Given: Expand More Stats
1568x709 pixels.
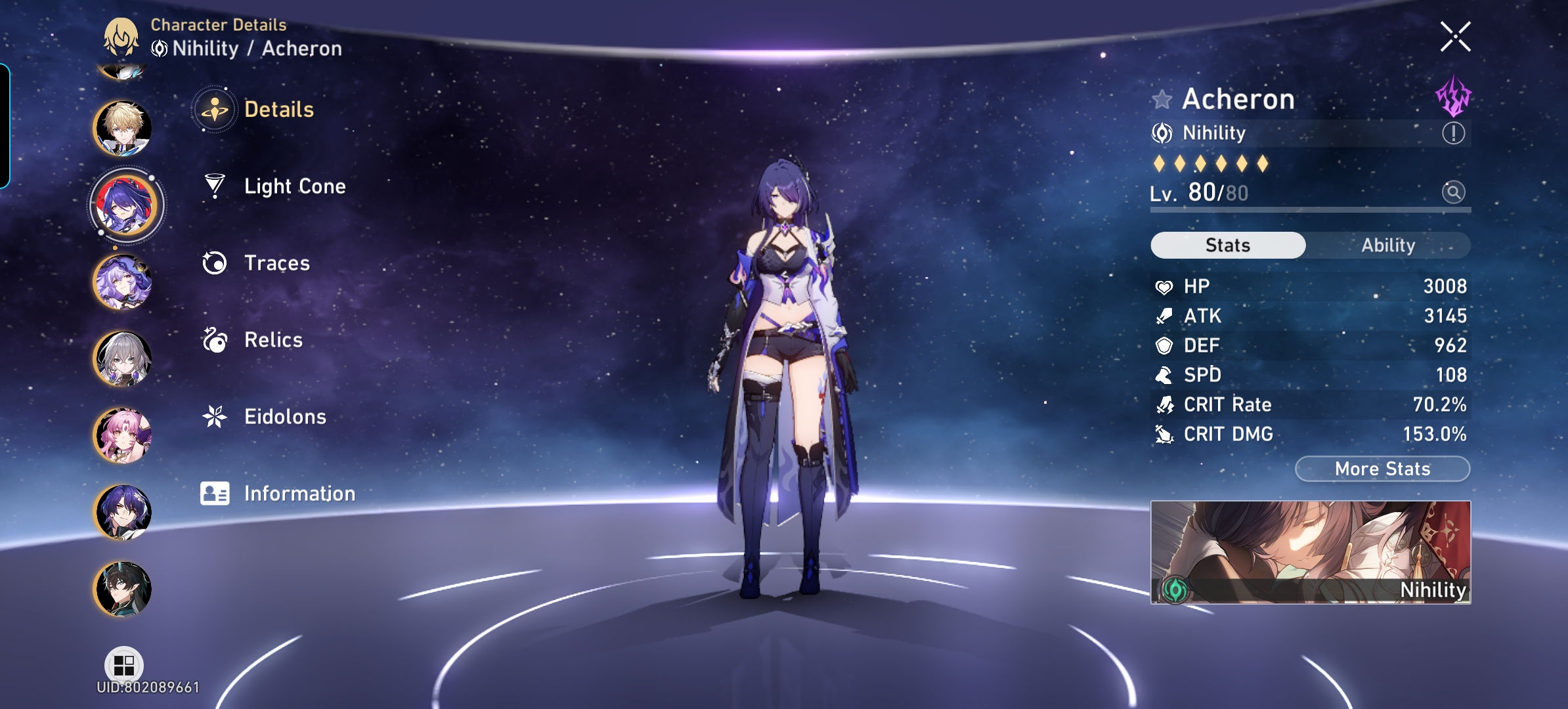Looking at the screenshot, I should (1382, 468).
